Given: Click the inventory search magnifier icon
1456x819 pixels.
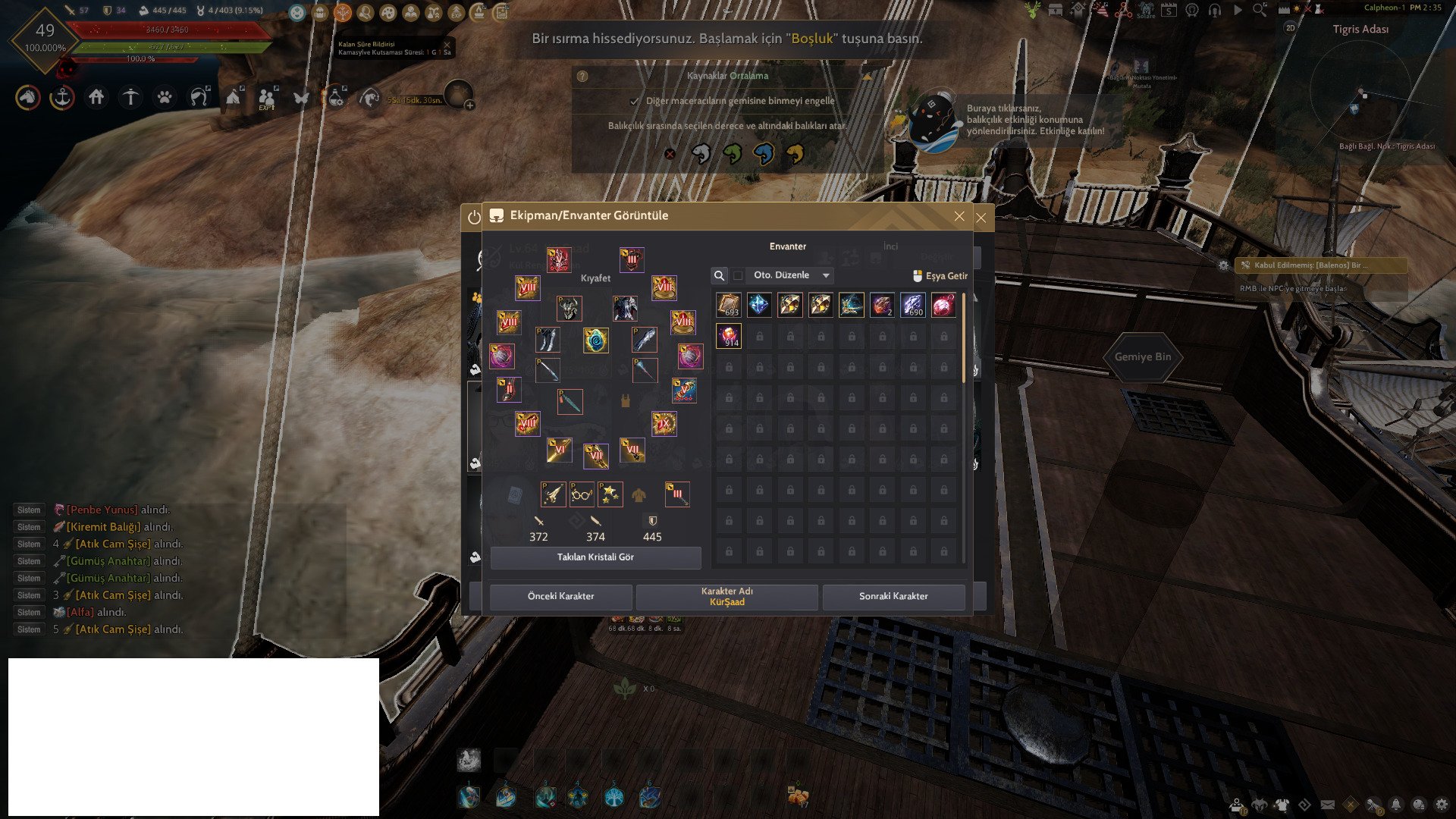Looking at the screenshot, I should 719,275.
